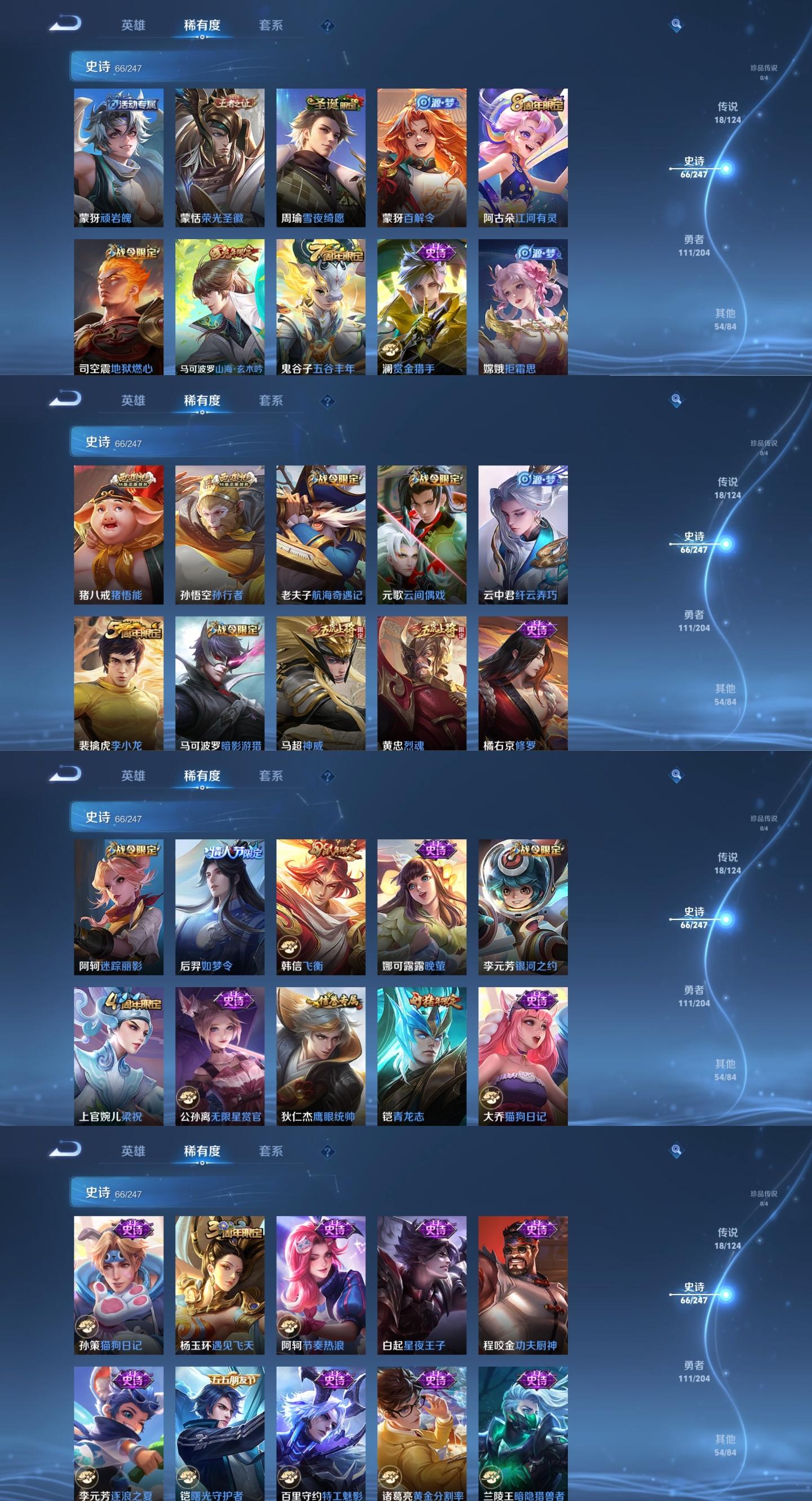View 橘右京 修罗 skin
The image size is (812, 1501).
pos(523,683)
